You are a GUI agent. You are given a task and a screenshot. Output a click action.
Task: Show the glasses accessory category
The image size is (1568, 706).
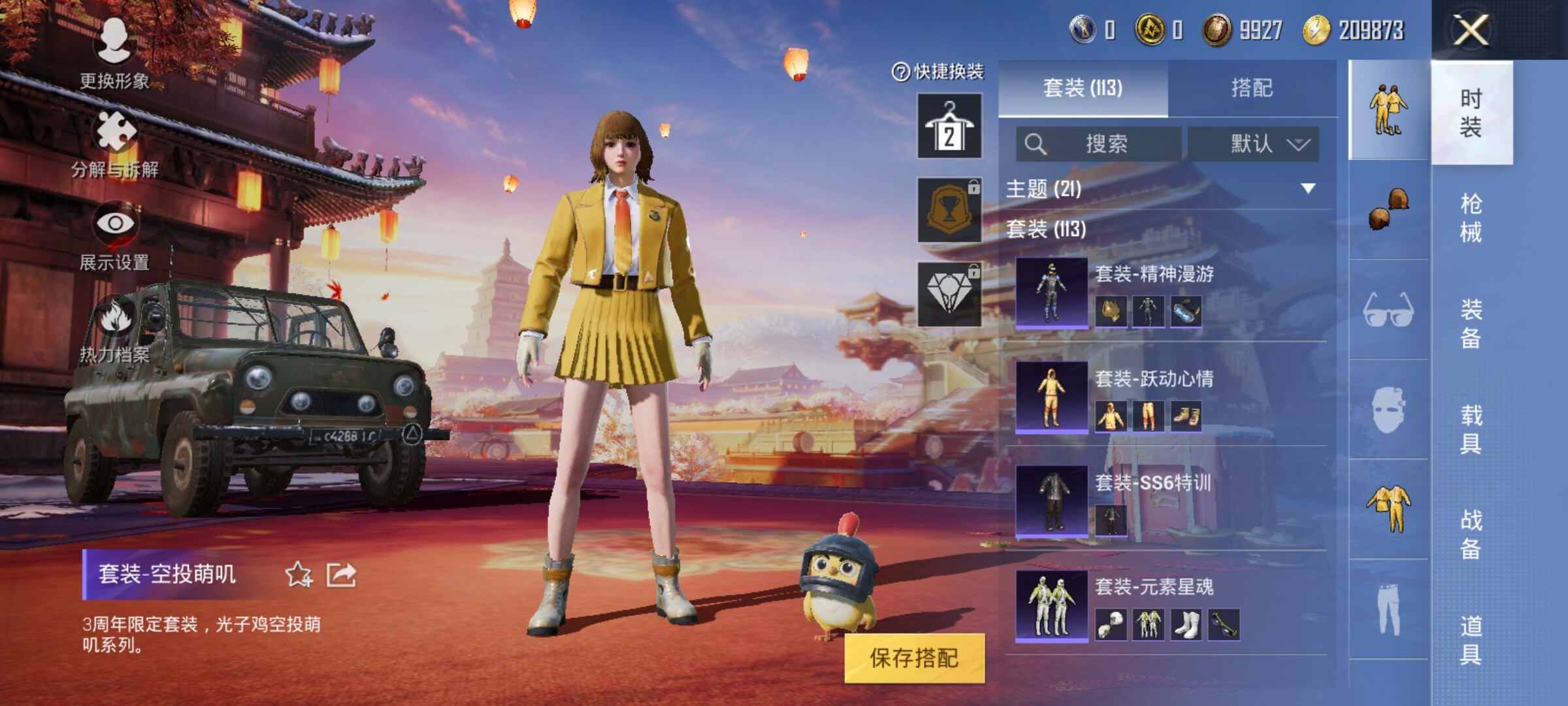(x=1388, y=310)
